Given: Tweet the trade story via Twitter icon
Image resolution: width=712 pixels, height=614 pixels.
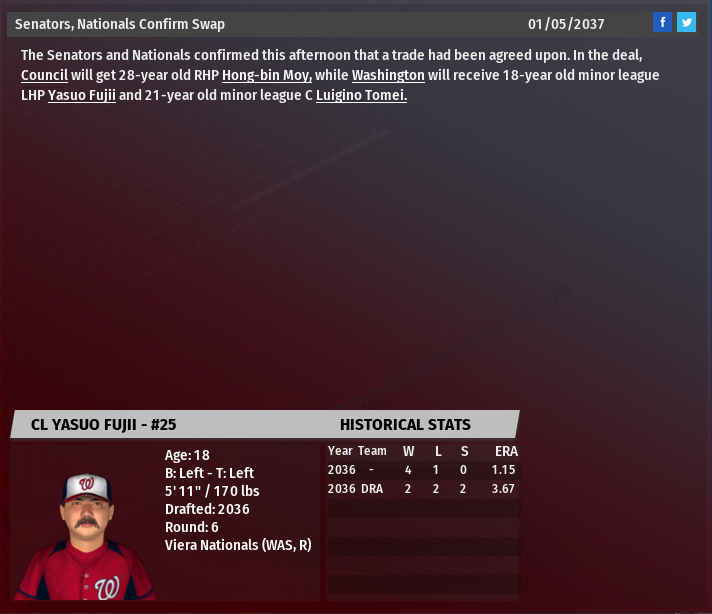Looking at the screenshot, I should pos(686,22).
